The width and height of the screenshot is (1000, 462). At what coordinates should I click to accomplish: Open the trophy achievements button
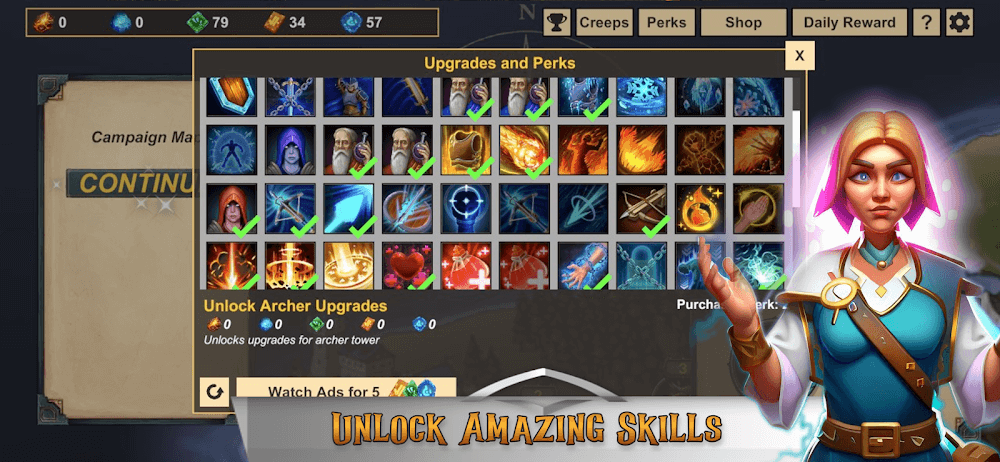(557, 22)
